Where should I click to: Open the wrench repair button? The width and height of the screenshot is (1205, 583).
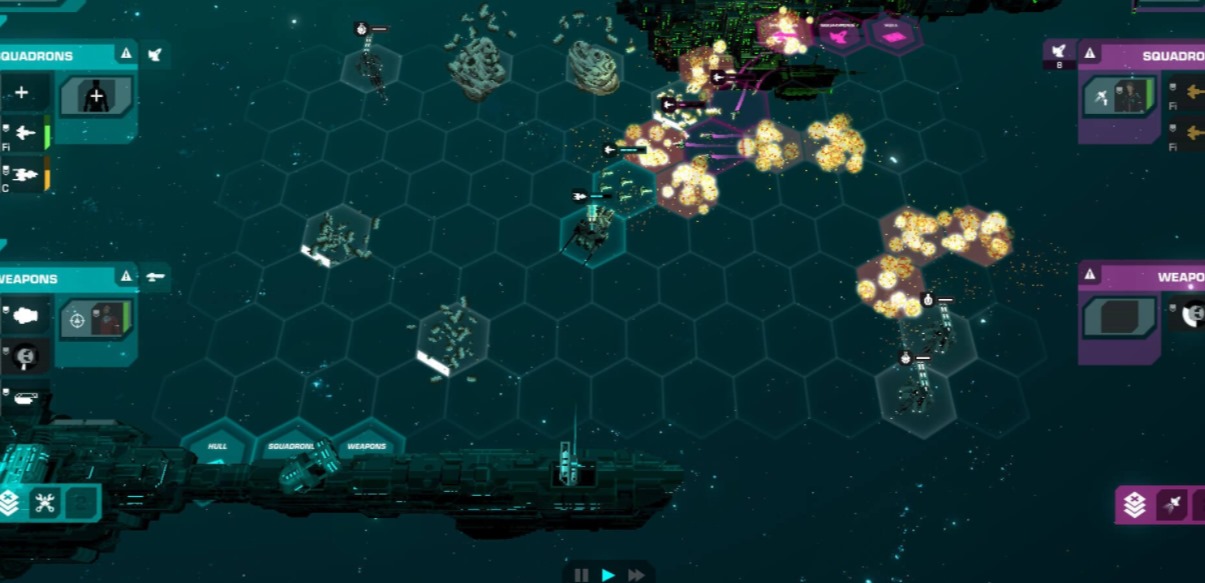pos(45,503)
